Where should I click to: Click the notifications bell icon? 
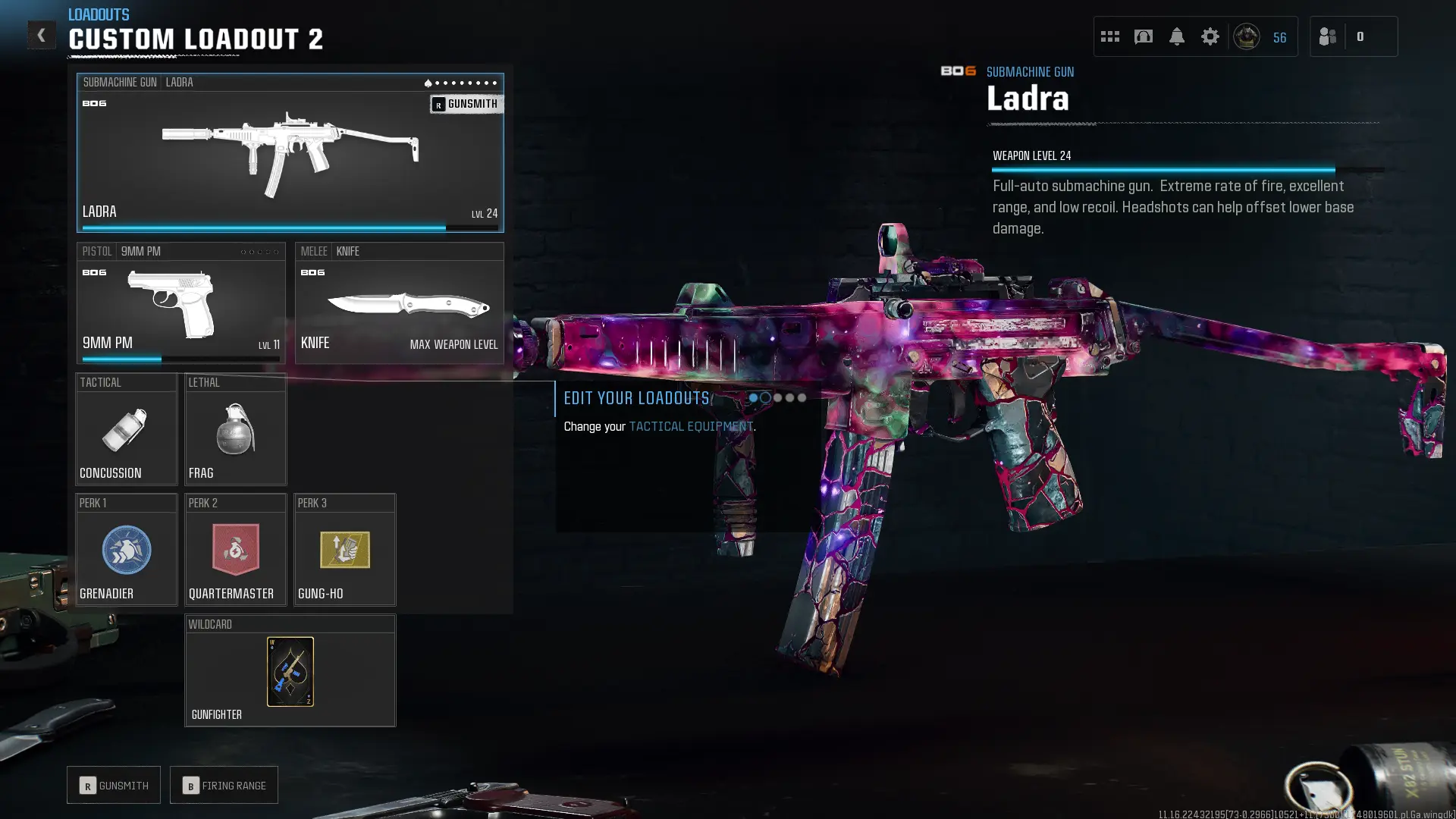click(x=1176, y=36)
